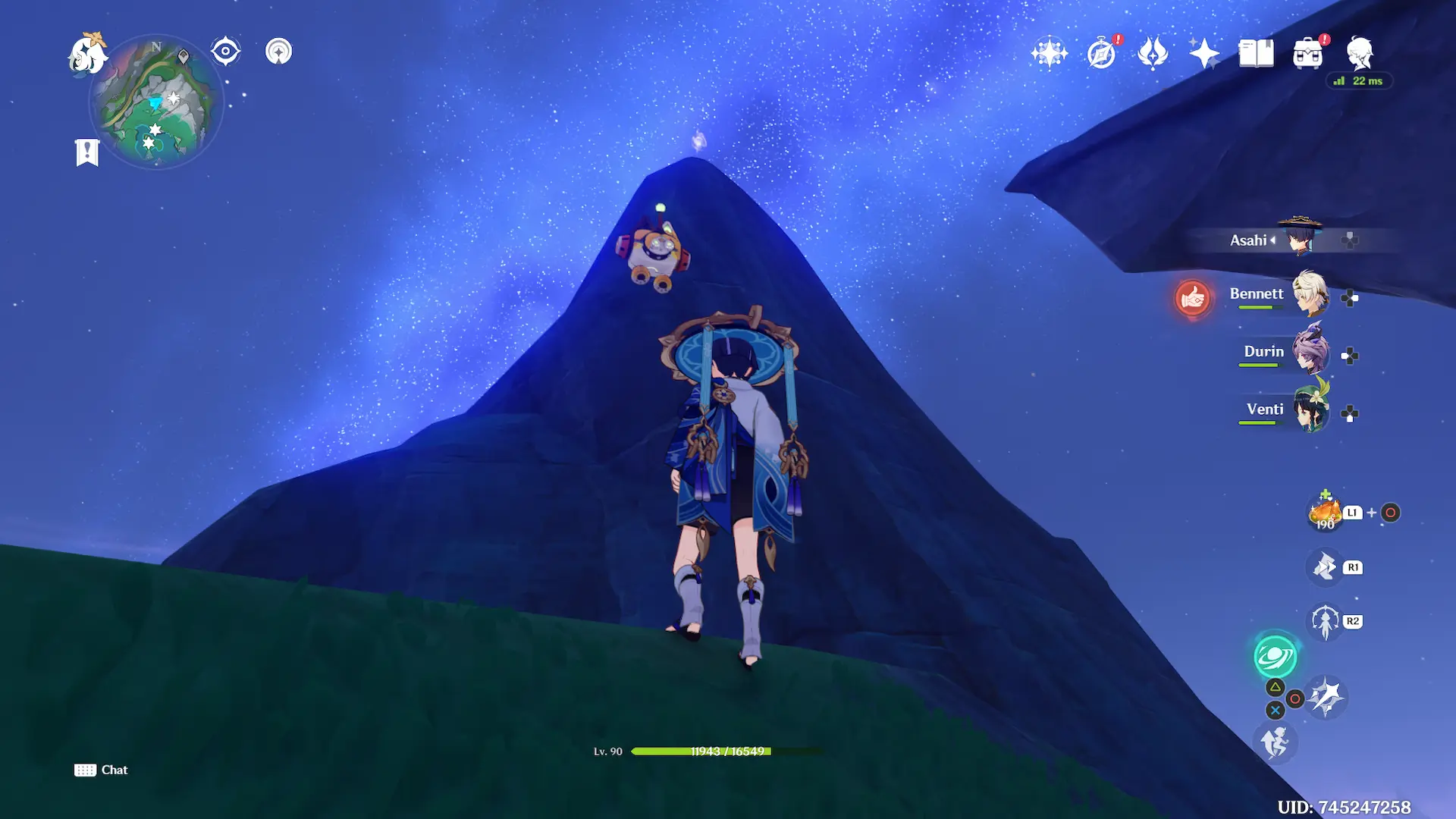Image resolution: width=1456 pixels, height=819 pixels.
Task: Select Asahi in the party list
Action: 1298,238
